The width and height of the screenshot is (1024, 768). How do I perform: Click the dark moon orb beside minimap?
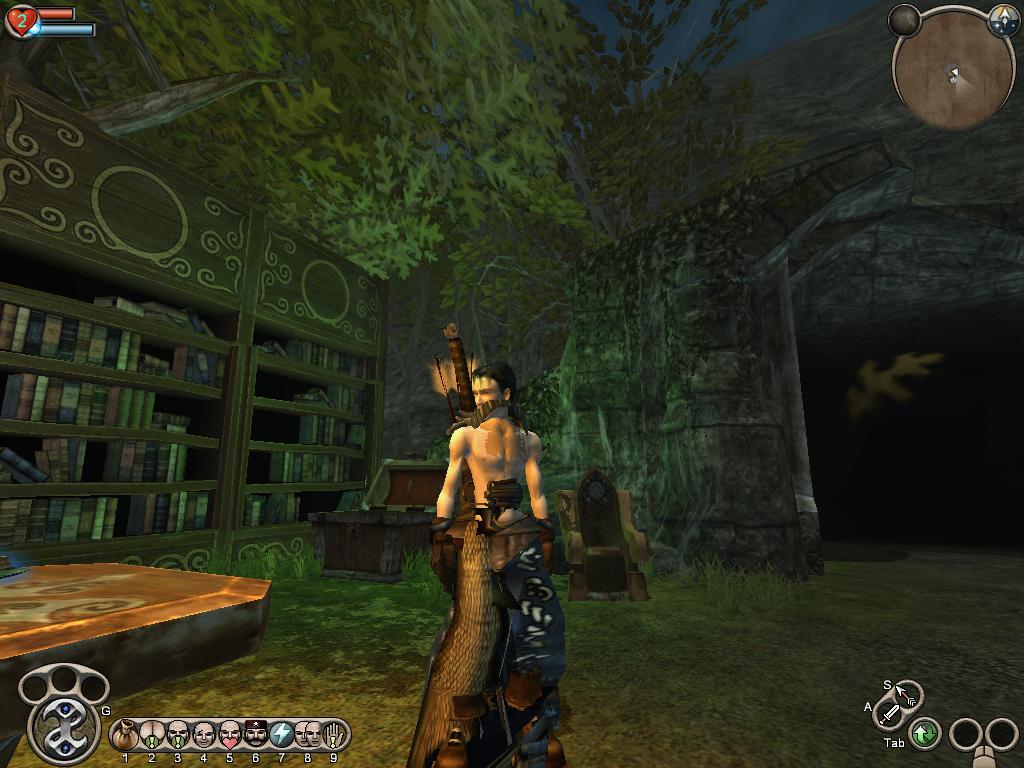(x=904, y=20)
